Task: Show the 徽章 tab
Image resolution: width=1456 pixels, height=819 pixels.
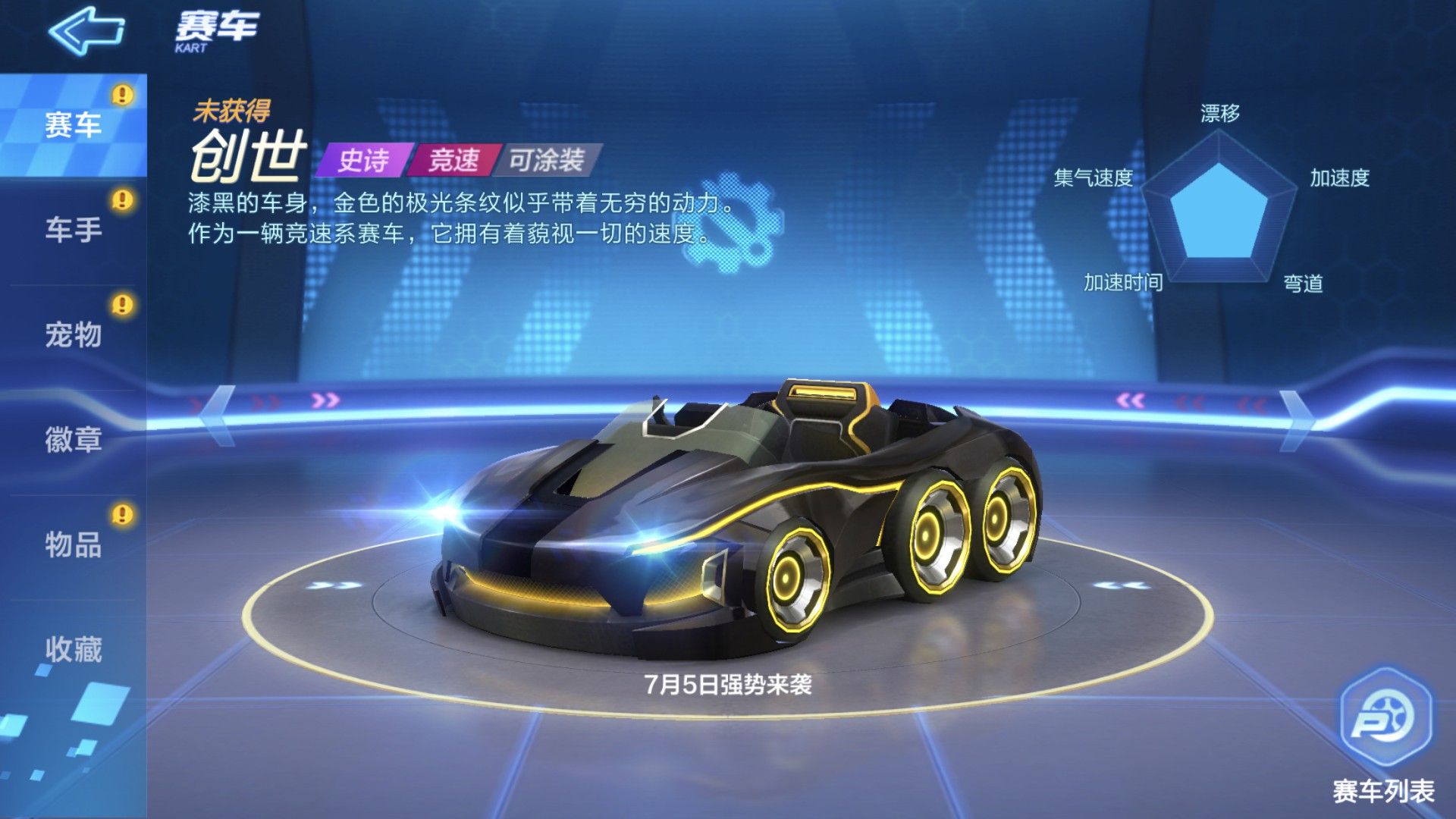Action: (x=73, y=440)
